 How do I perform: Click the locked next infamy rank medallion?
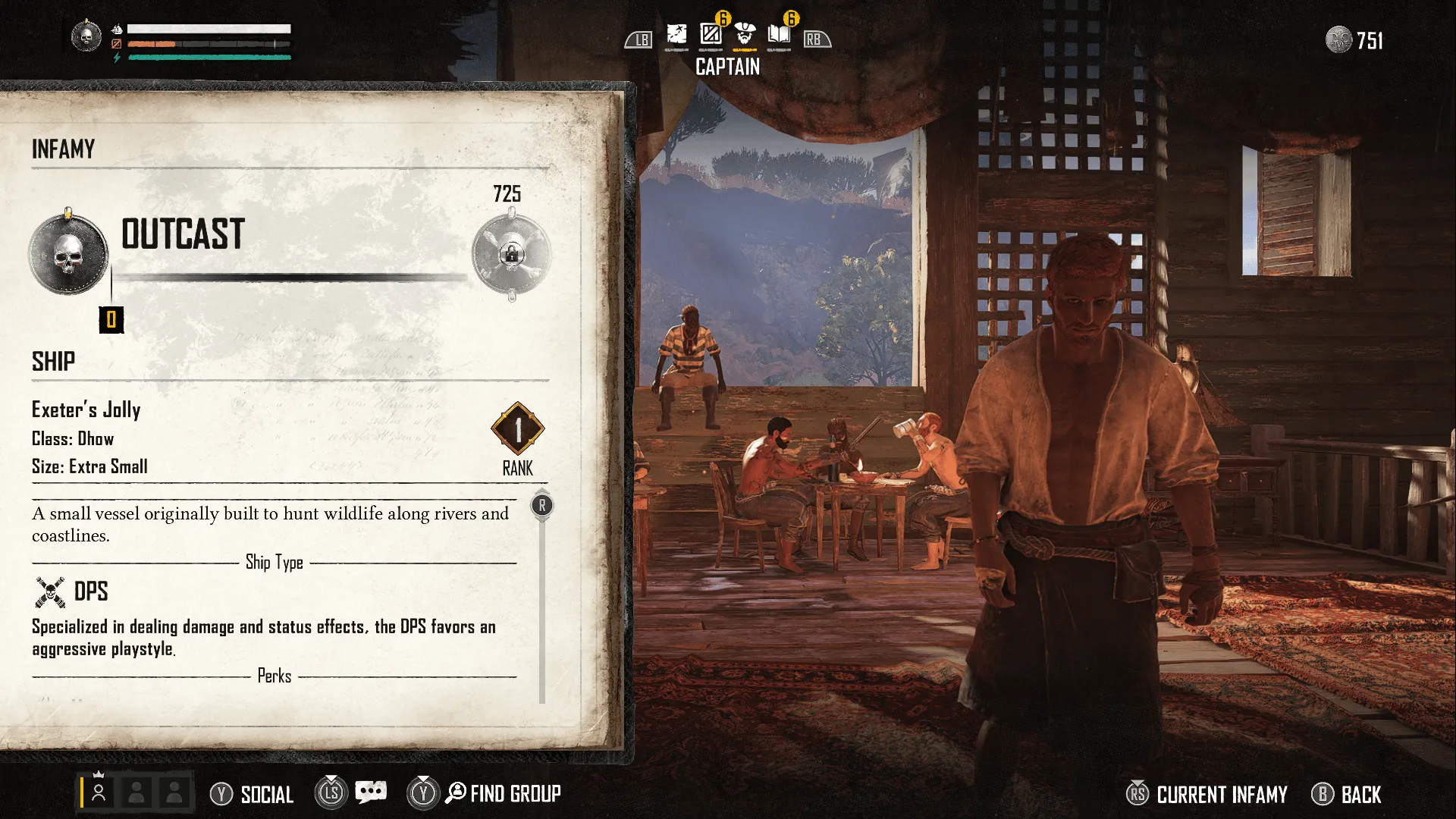511,255
